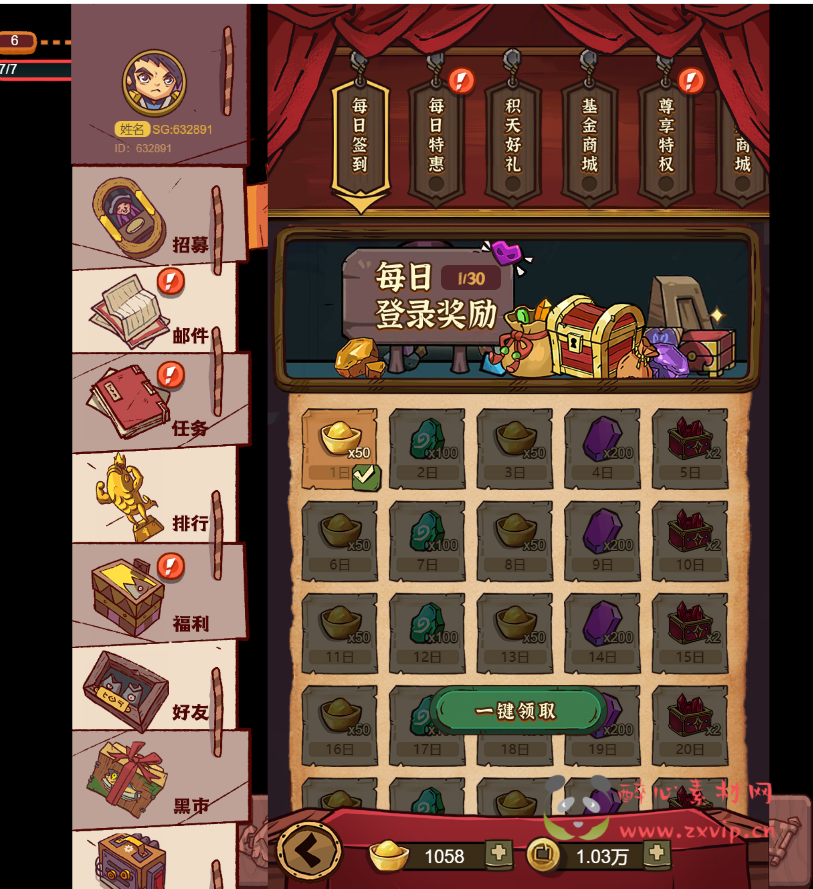Open the 尊享特权 tab

(x=666, y=135)
